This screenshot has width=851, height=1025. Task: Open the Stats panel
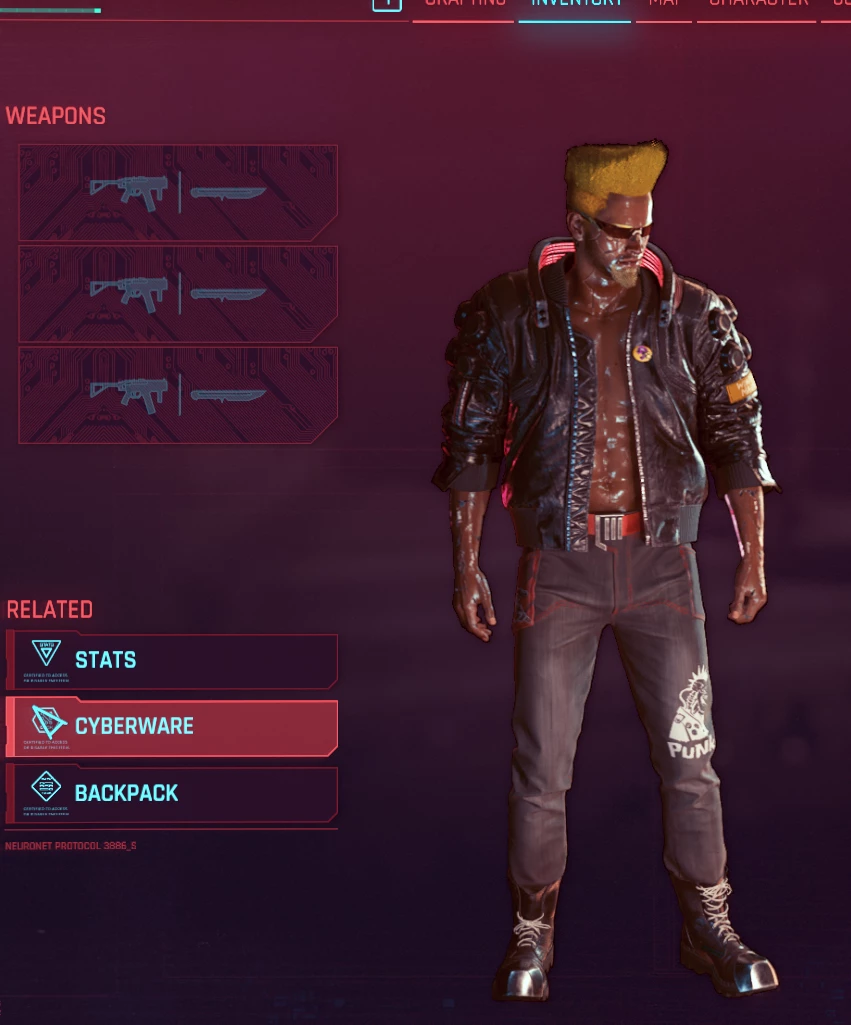click(172, 660)
